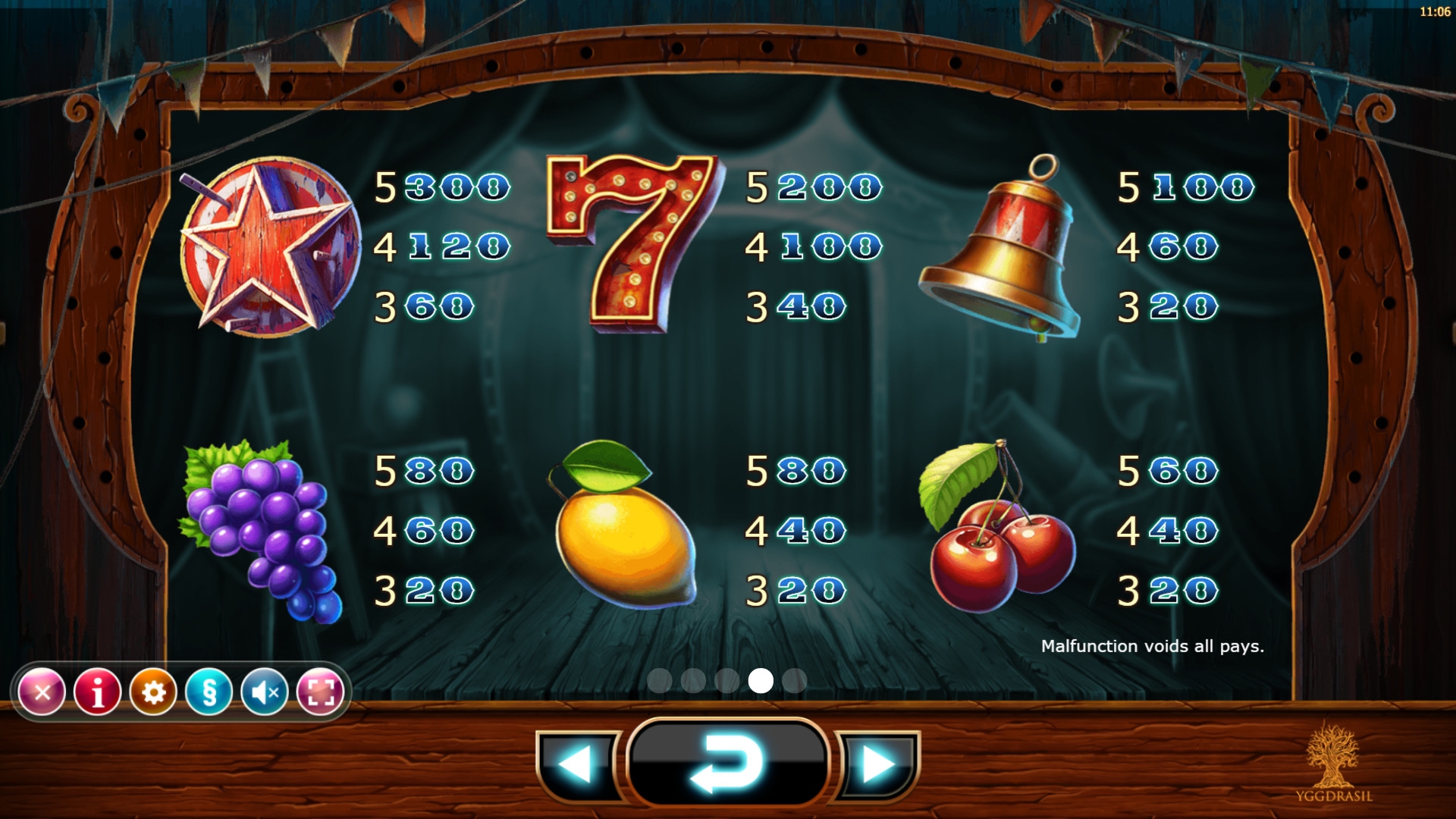Toggle fullscreen with the pink brackets icon
Viewport: 1456px width, 819px height.
(x=320, y=692)
